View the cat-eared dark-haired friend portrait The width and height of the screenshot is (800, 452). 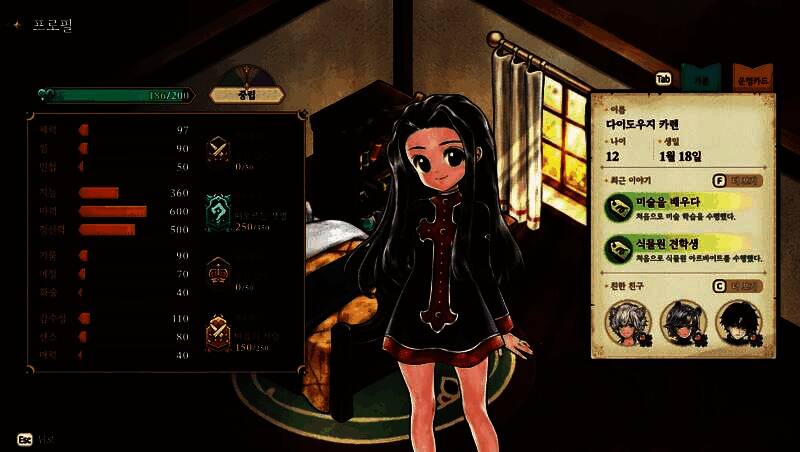pos(683,322)
